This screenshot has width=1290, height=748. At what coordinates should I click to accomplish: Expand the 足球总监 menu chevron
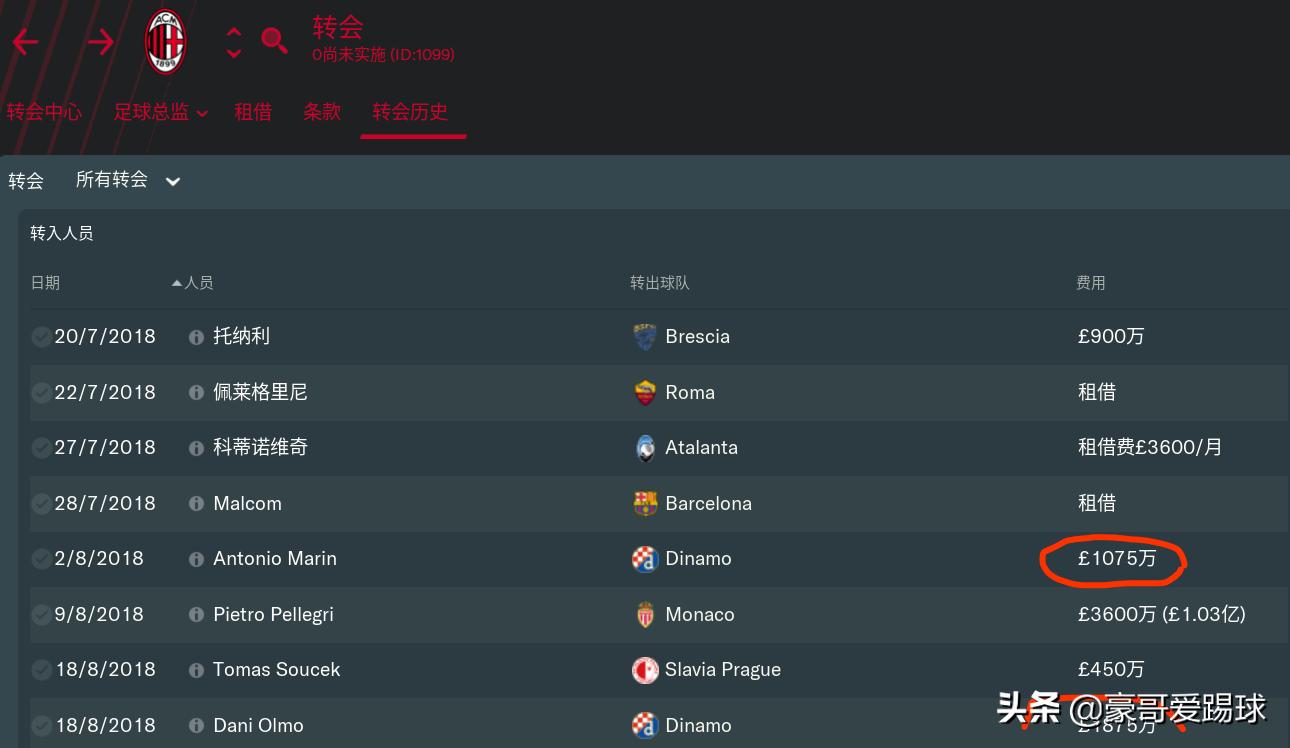203,113
